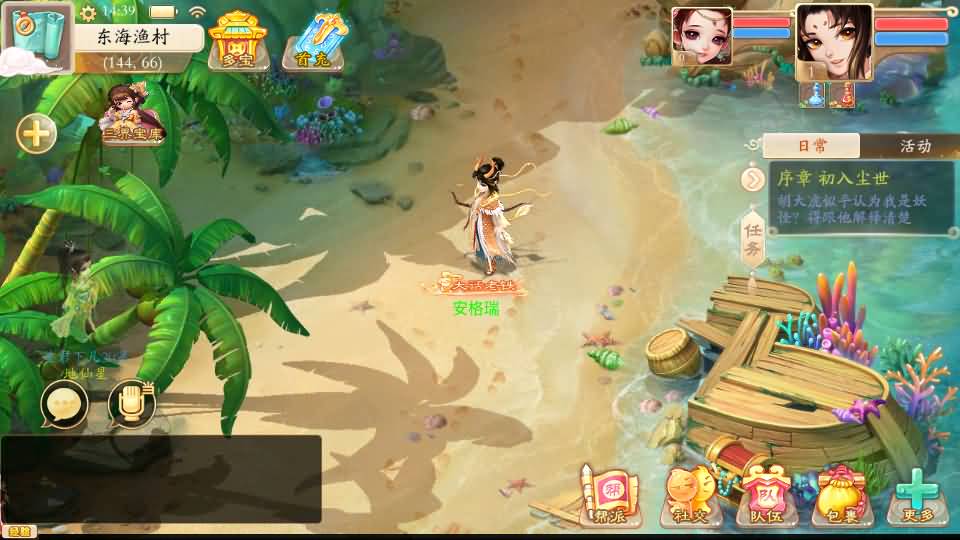Activate the voice microphone button

coord(131,403)
